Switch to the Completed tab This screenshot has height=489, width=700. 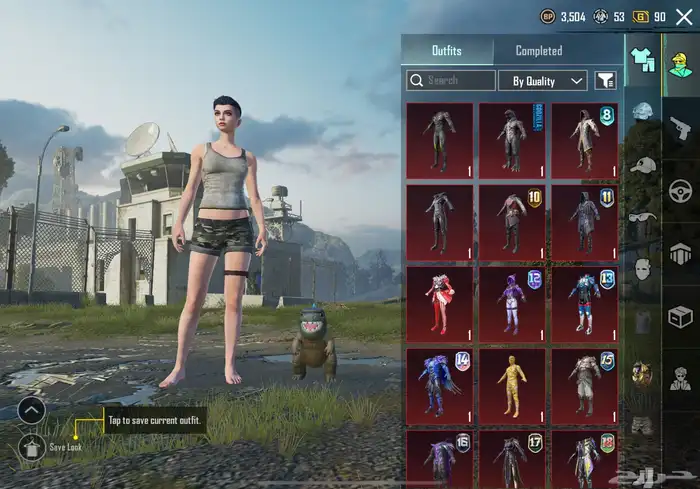click(x=538, y=50)
